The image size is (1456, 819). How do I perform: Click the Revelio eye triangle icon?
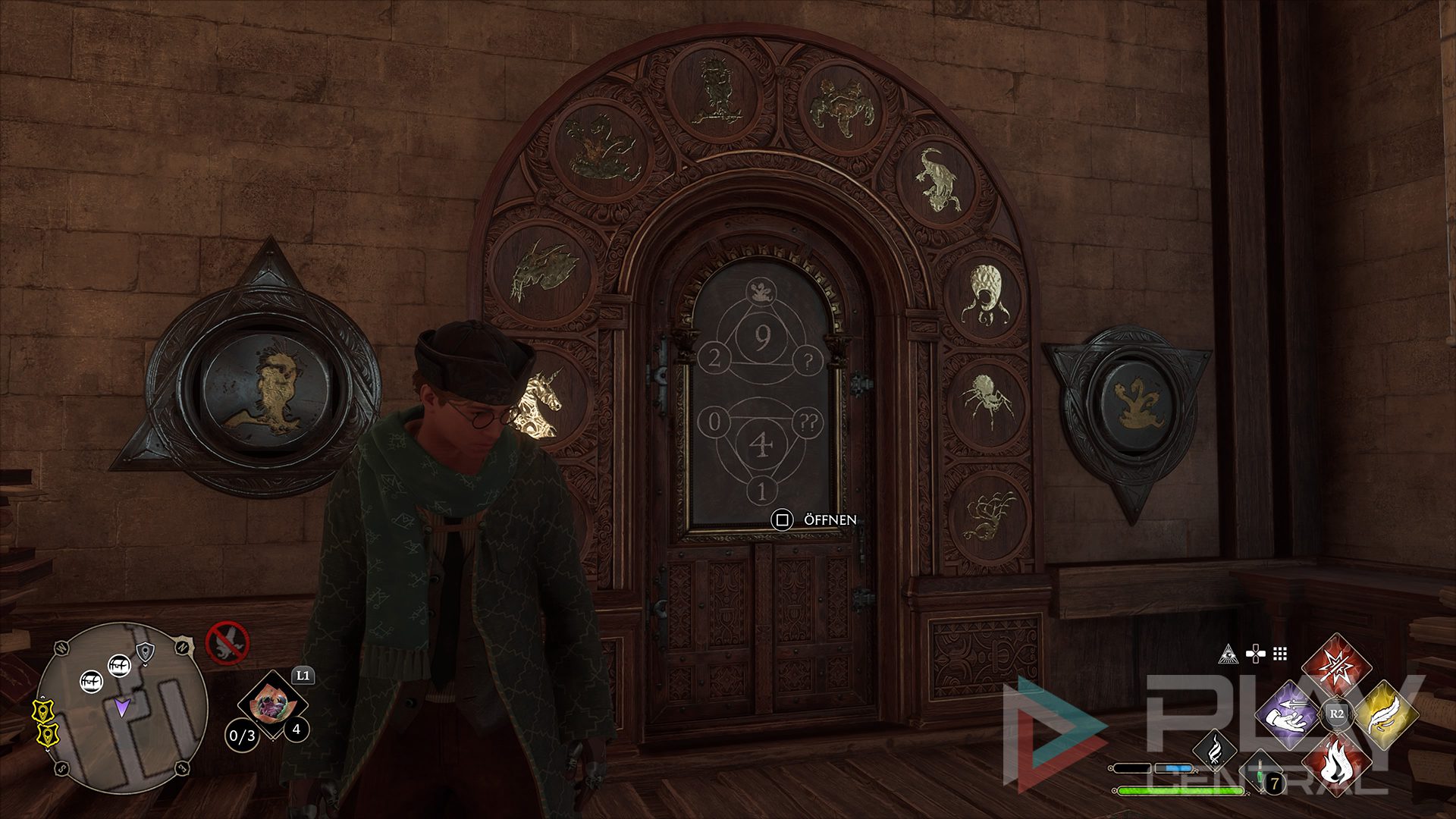(1228, 654)
